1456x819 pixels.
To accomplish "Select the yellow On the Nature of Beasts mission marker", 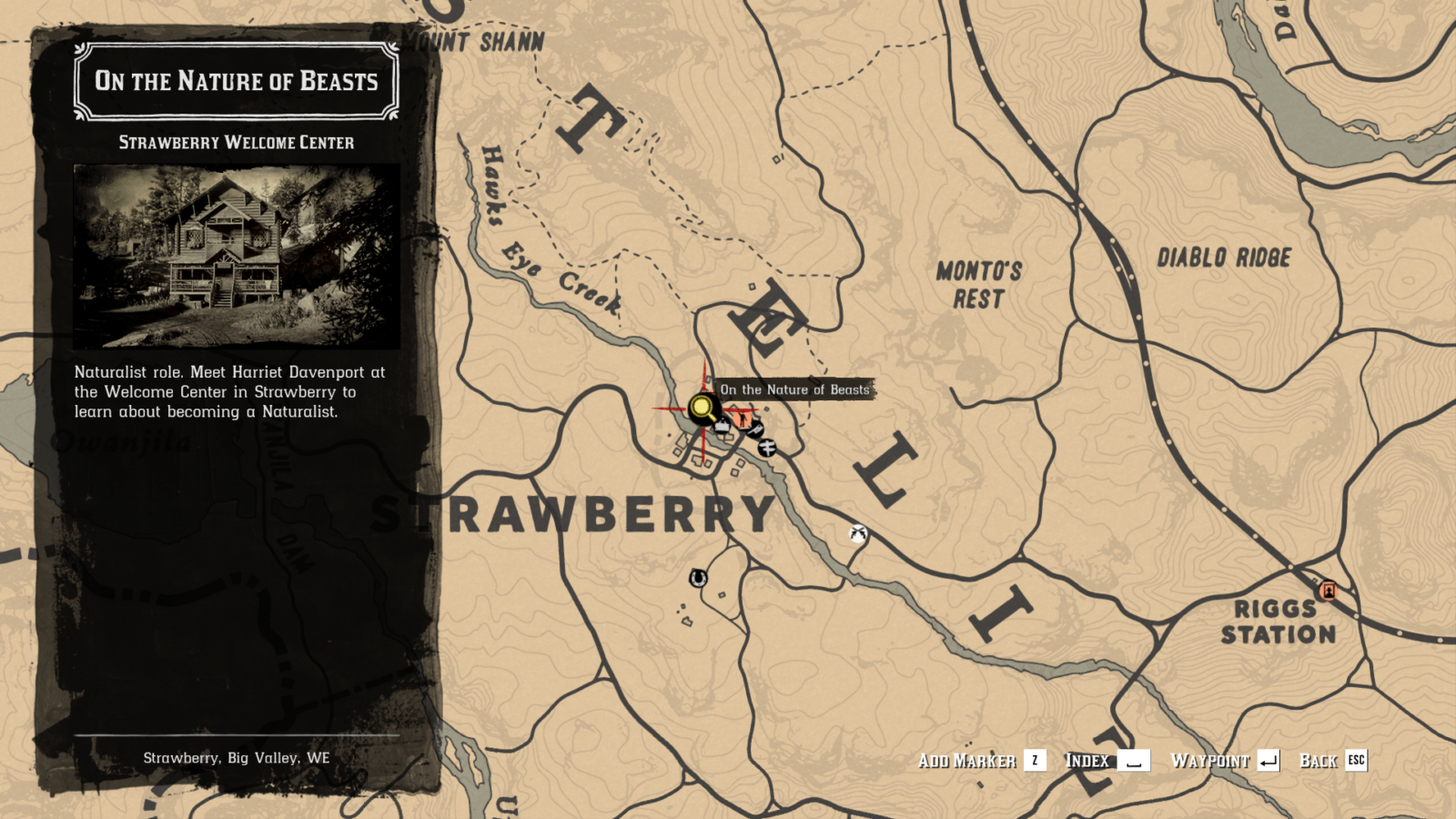I will 702,406.
